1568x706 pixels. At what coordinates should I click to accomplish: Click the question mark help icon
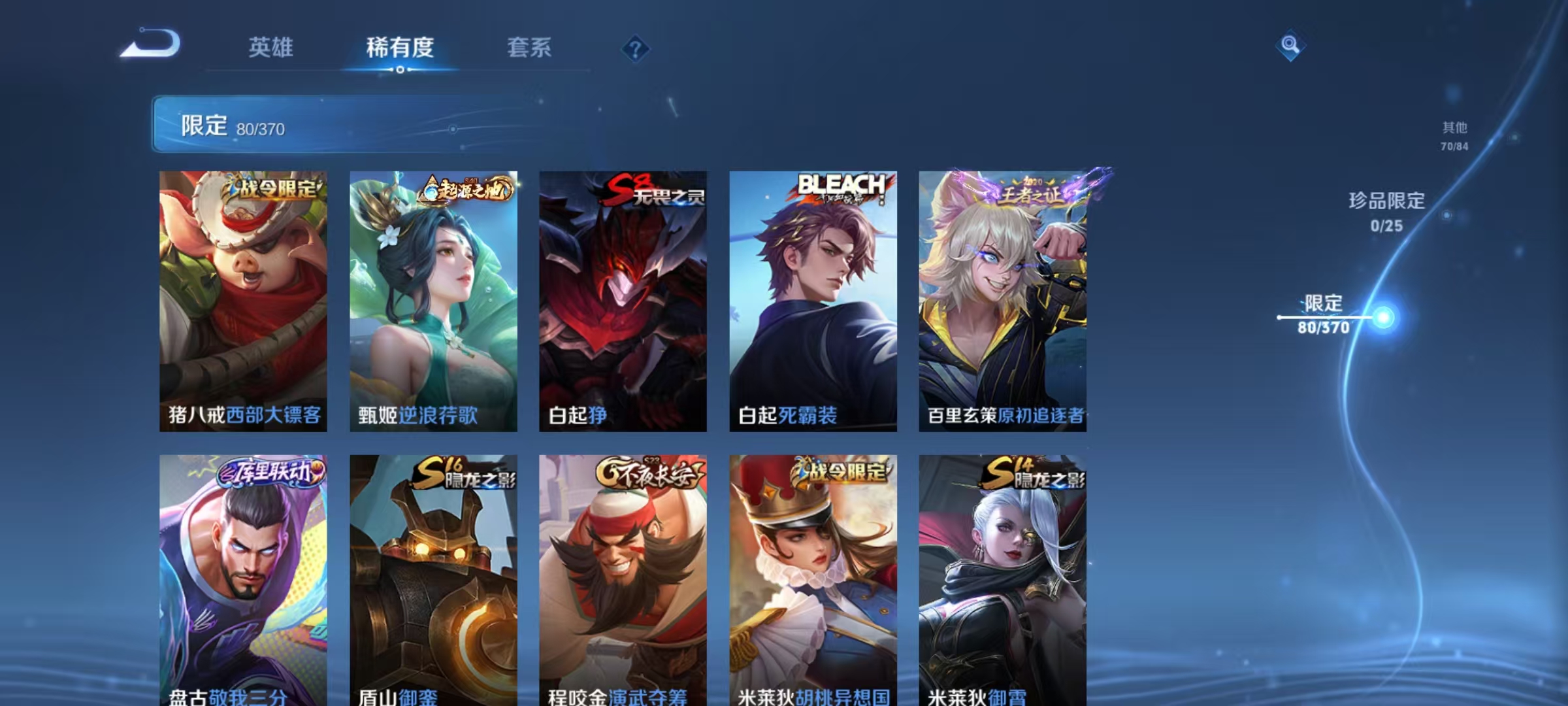[x=637, y=48]
